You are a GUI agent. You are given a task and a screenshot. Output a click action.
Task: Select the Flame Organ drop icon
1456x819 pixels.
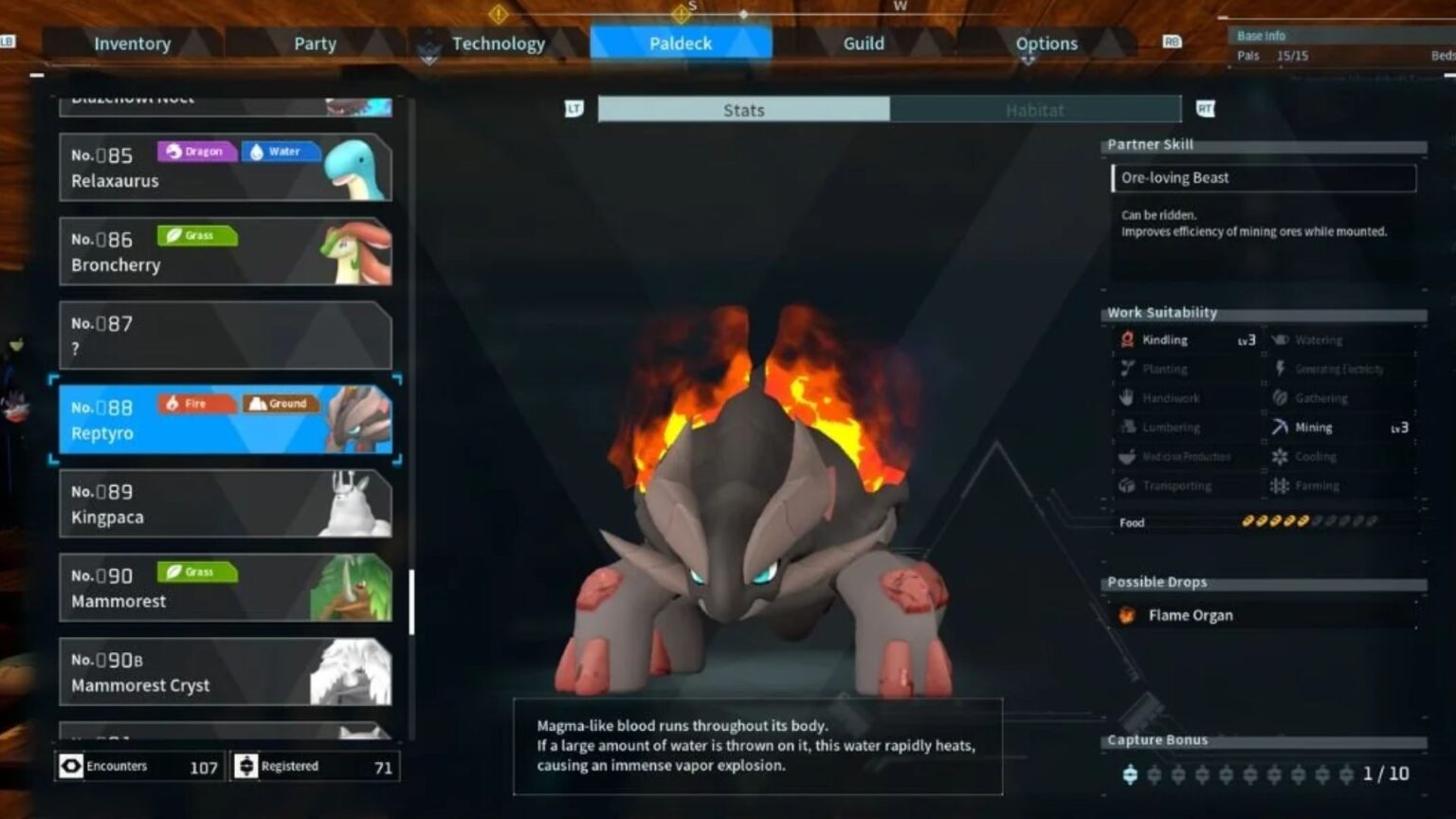coord(1127,614)
